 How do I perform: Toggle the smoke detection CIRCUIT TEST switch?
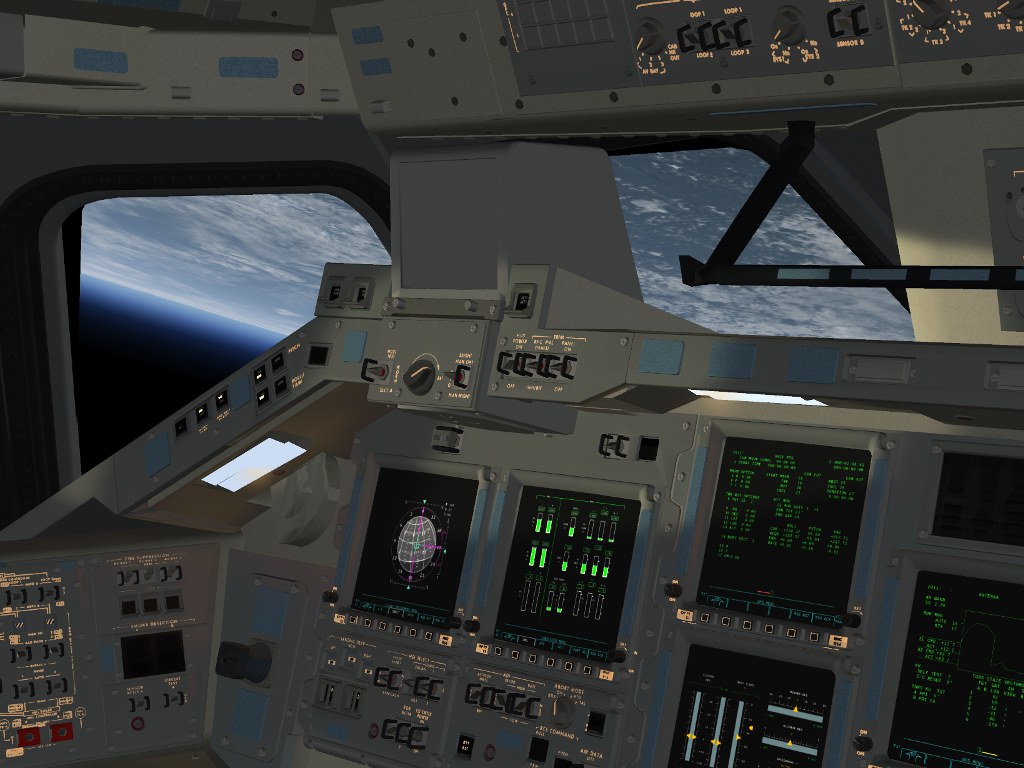click(174, 699)
